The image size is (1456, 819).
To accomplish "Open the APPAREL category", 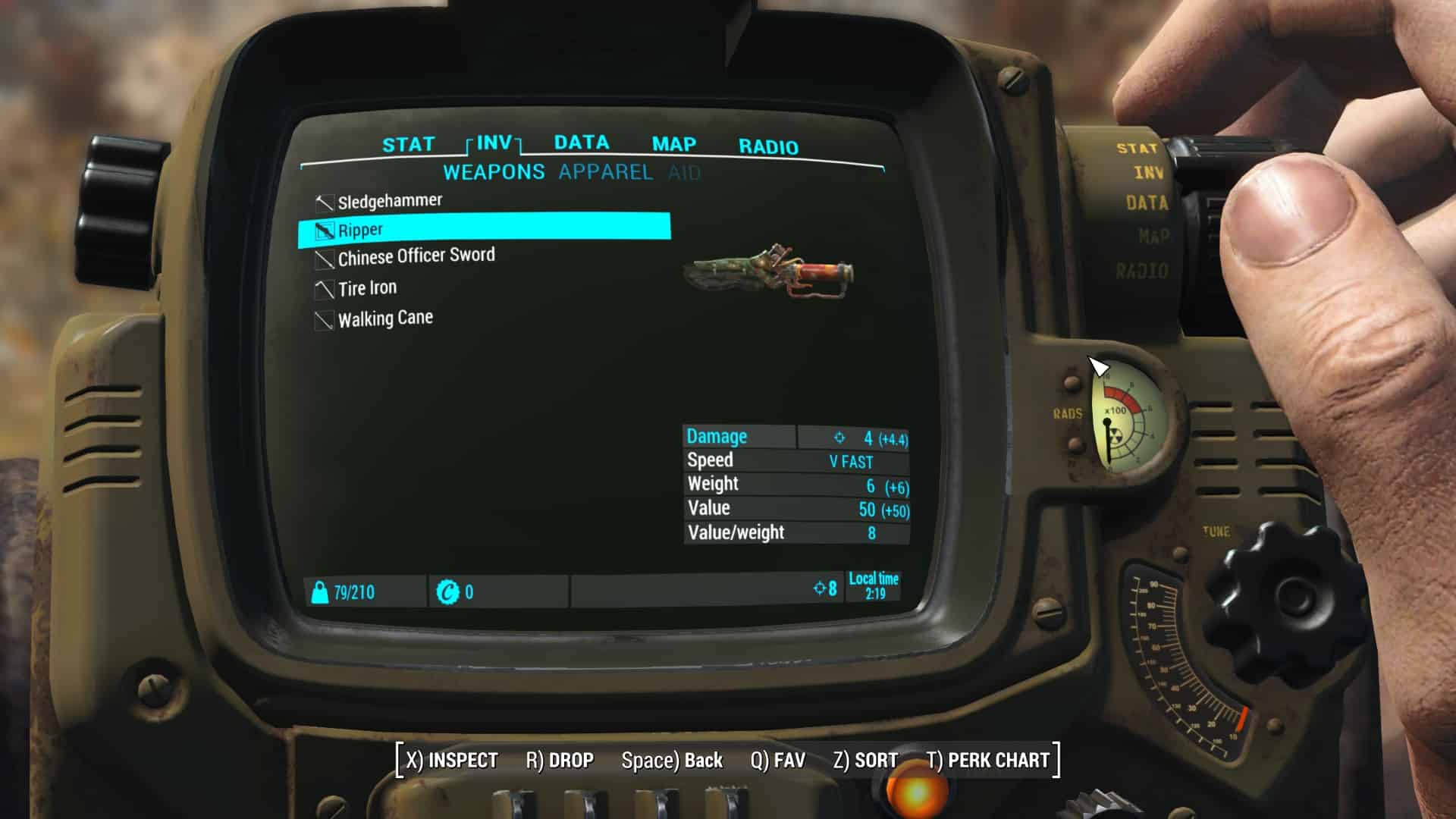I will (x=605, y=172).
